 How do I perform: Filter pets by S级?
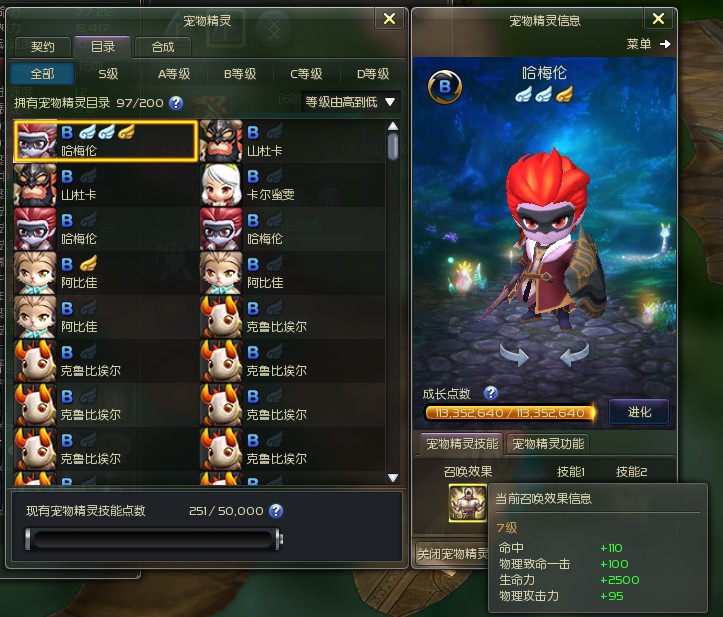pyautogui.click(x=108, y=73)
